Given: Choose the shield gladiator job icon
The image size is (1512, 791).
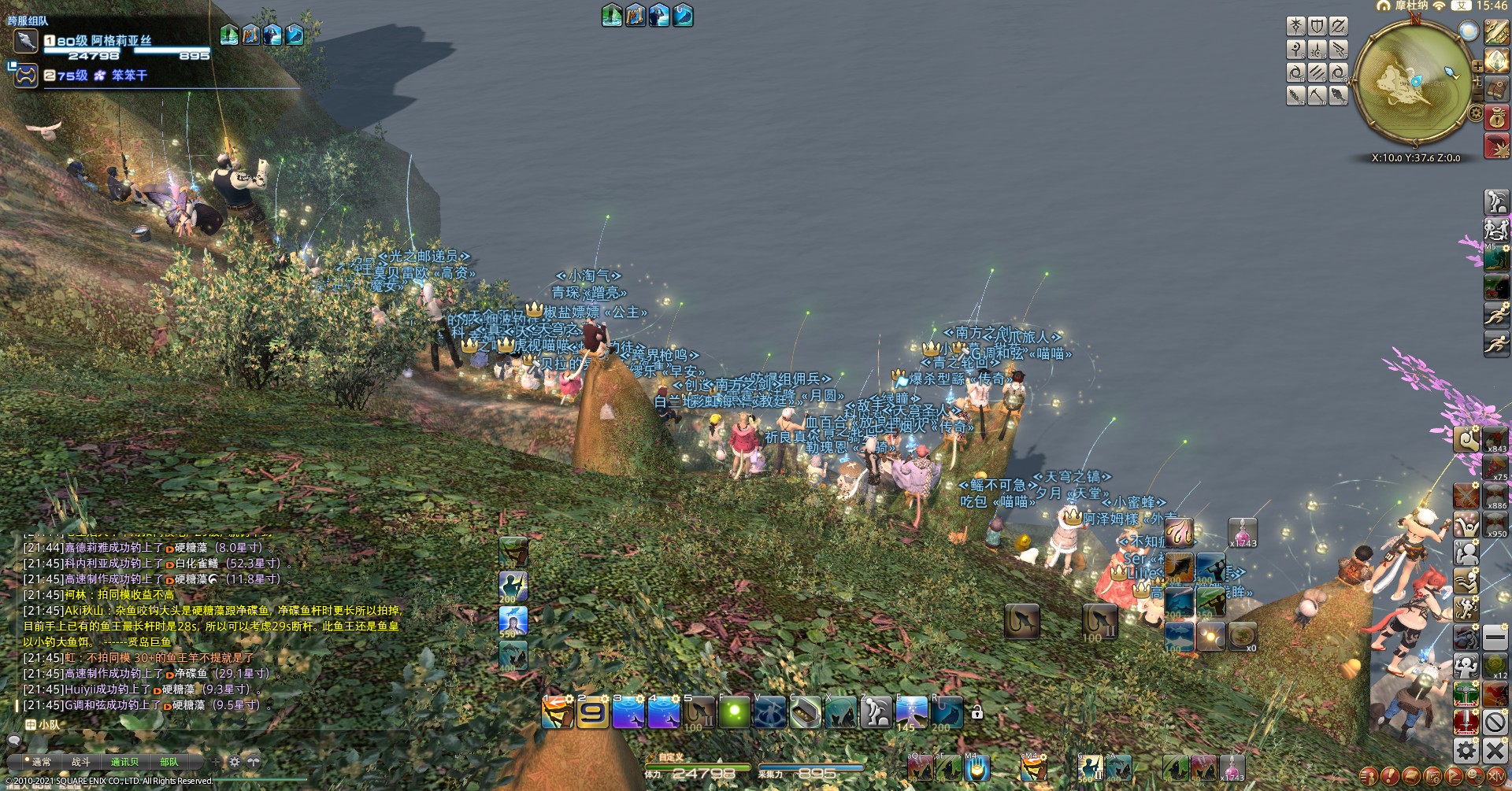Looking at the screenshot, I should [1317, 27].
